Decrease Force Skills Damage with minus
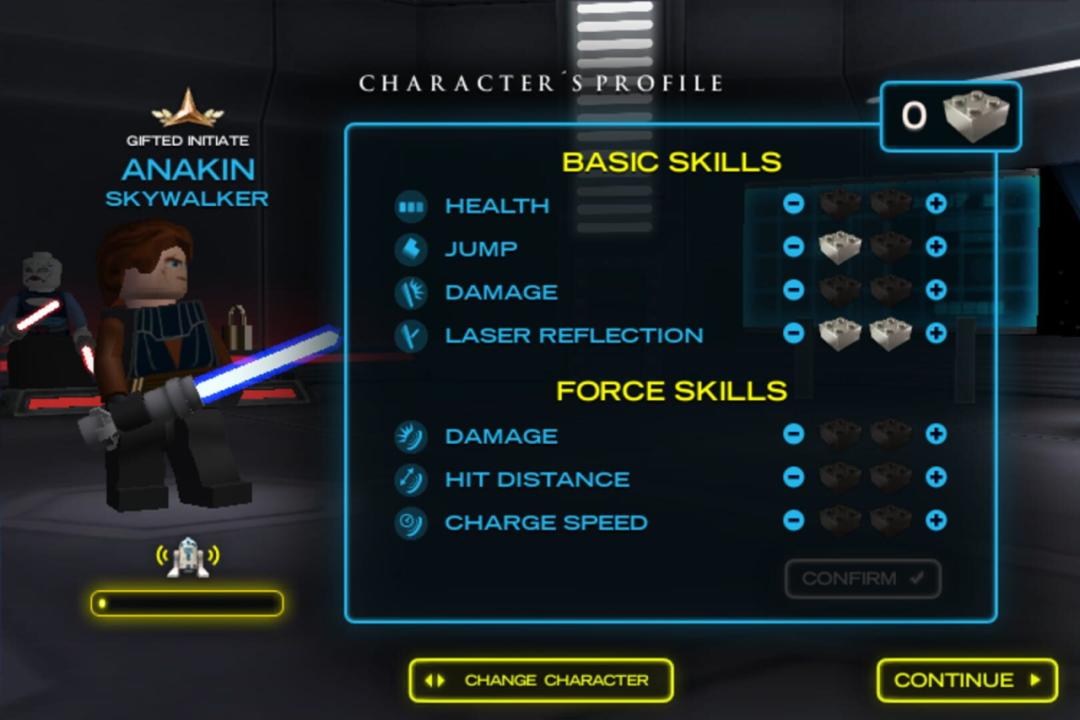The image size is (1080, 720). pyautogui.click(x=793, y=434)
